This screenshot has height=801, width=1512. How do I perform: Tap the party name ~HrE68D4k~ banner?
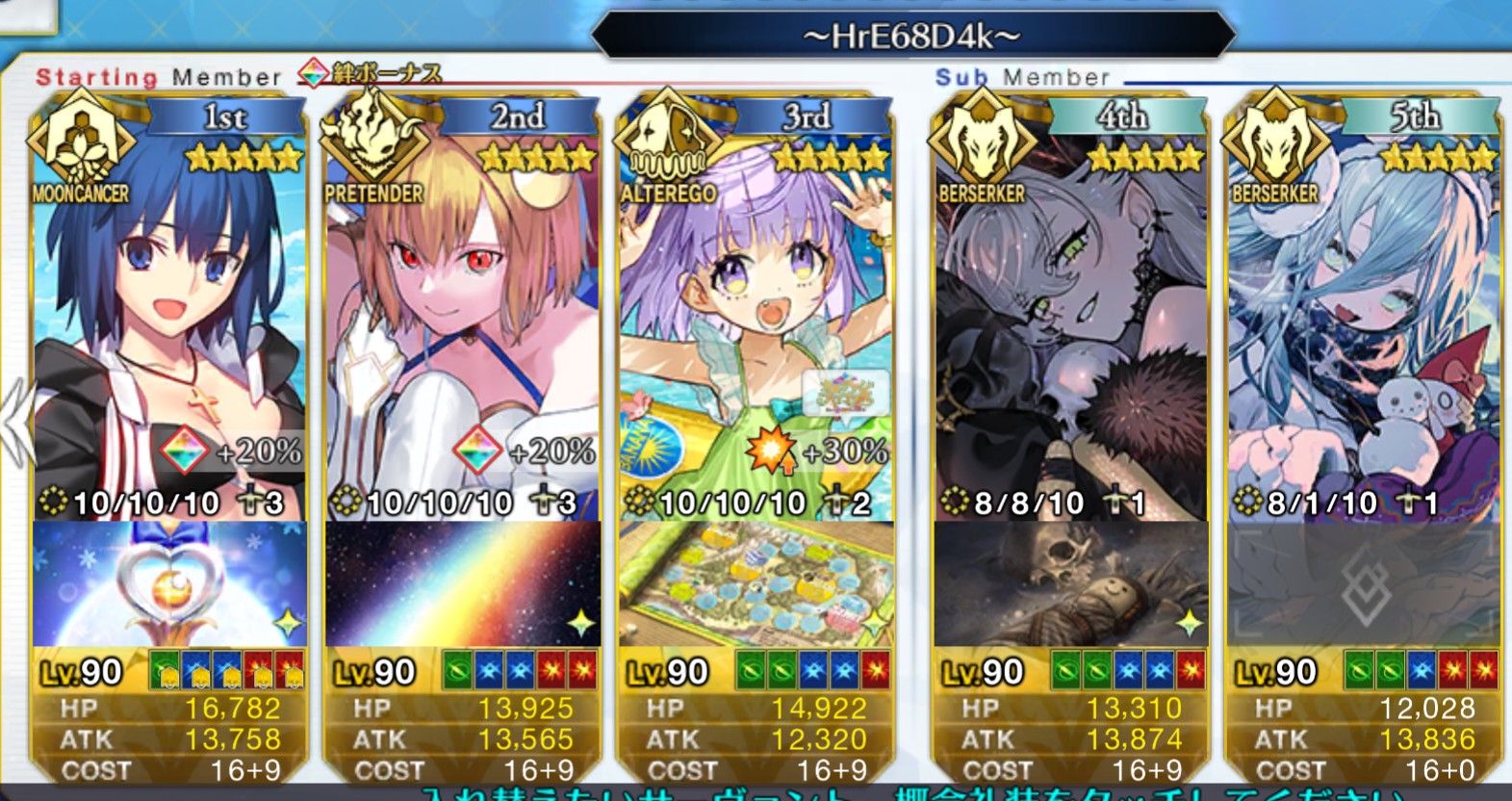[x=911, y=37]
